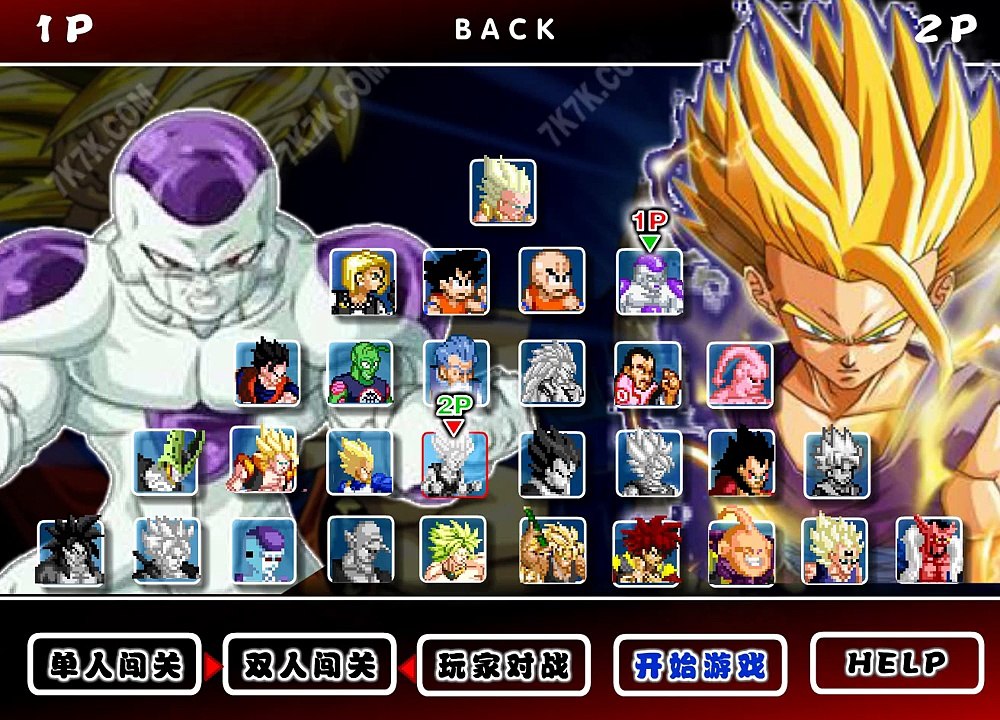
Task: Select the red demon character portrait
Action: tap(929, 549)
